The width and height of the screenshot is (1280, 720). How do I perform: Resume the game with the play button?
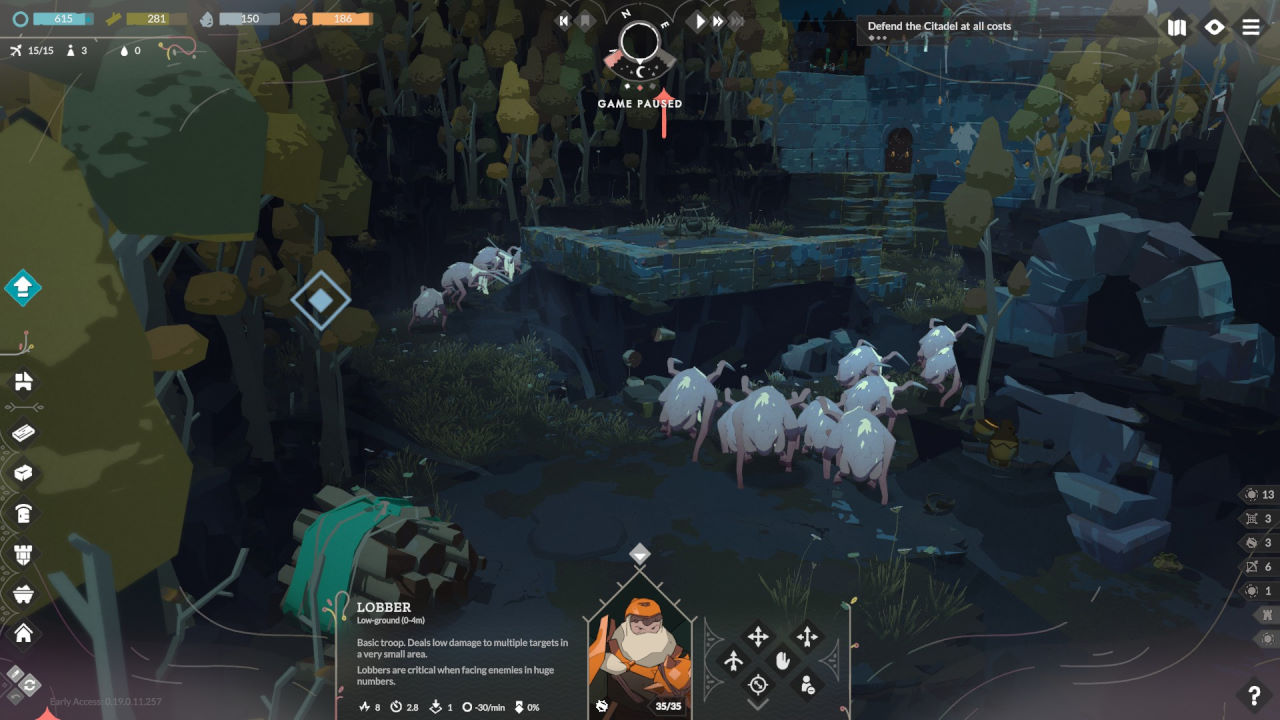pyautogui.click(x=700, y=20)
